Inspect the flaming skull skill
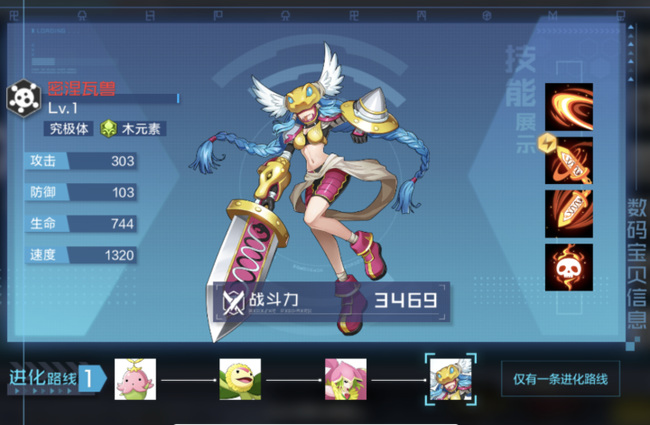This screenshot has width=650, height=425. (569, 267)
